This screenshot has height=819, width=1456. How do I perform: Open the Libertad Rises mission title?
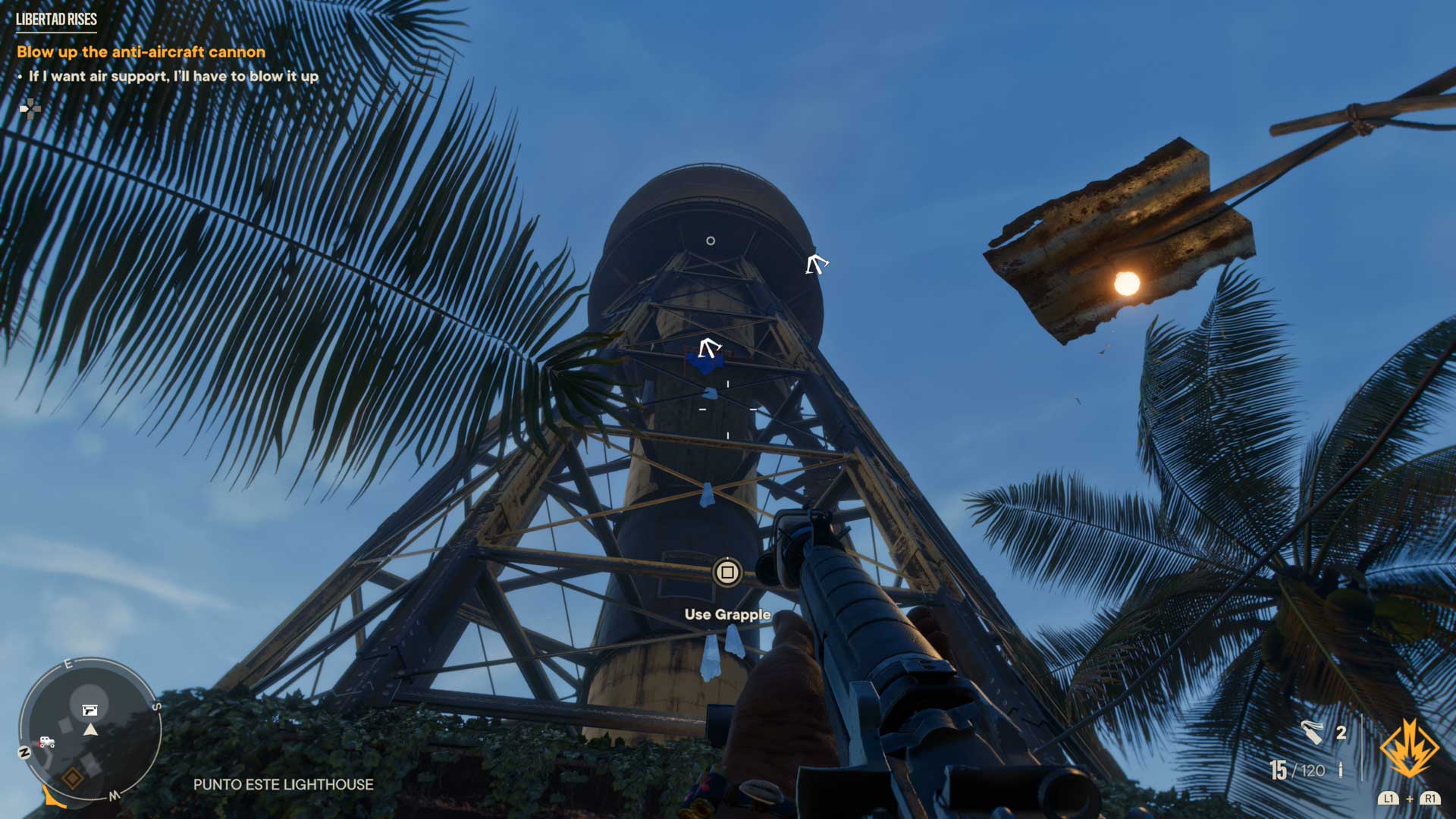56,19
